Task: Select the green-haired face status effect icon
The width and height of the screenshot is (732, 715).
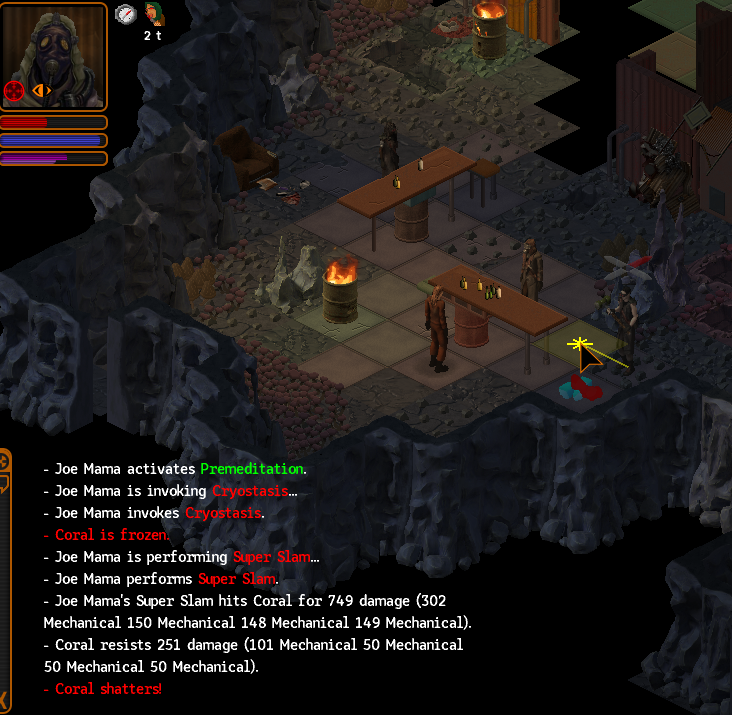Action: click(153, 14)
